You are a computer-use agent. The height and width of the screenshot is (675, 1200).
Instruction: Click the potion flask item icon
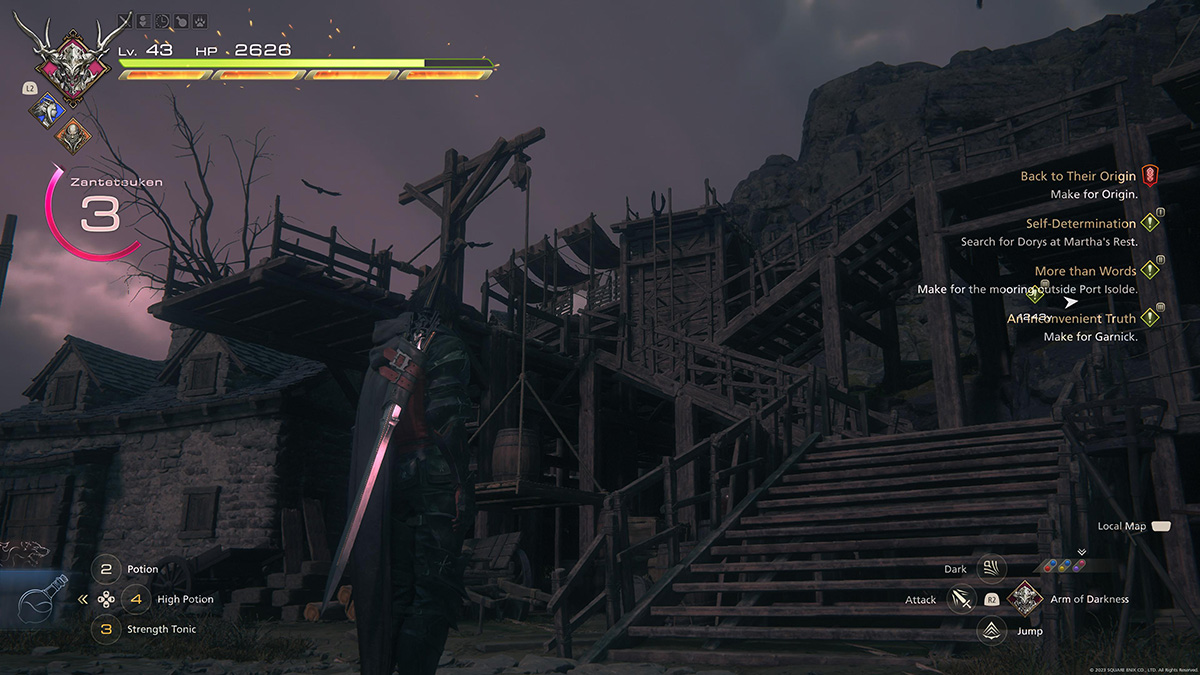point(43,601)
